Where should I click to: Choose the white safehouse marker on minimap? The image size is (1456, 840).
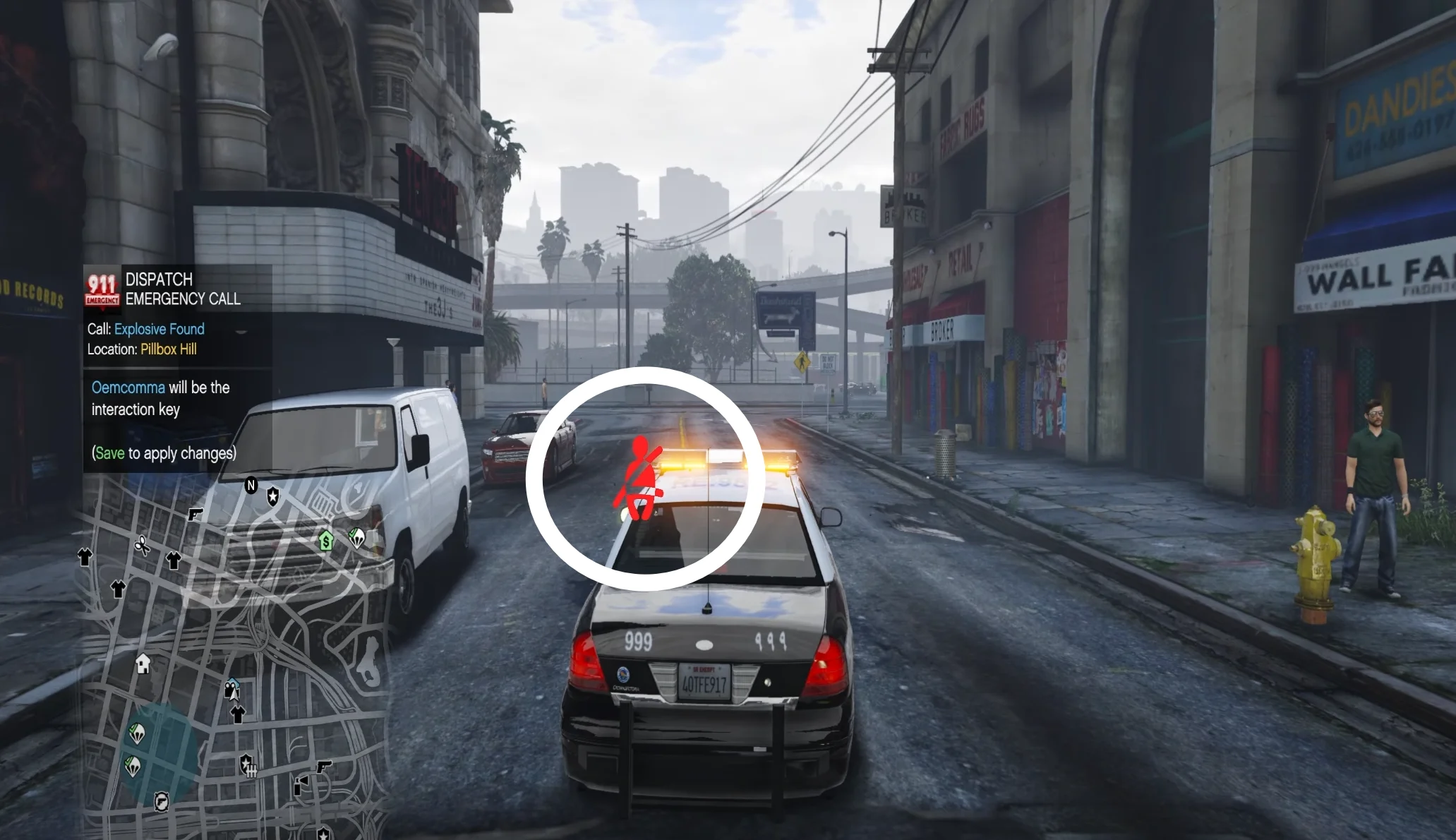click(x=143, y=664)
